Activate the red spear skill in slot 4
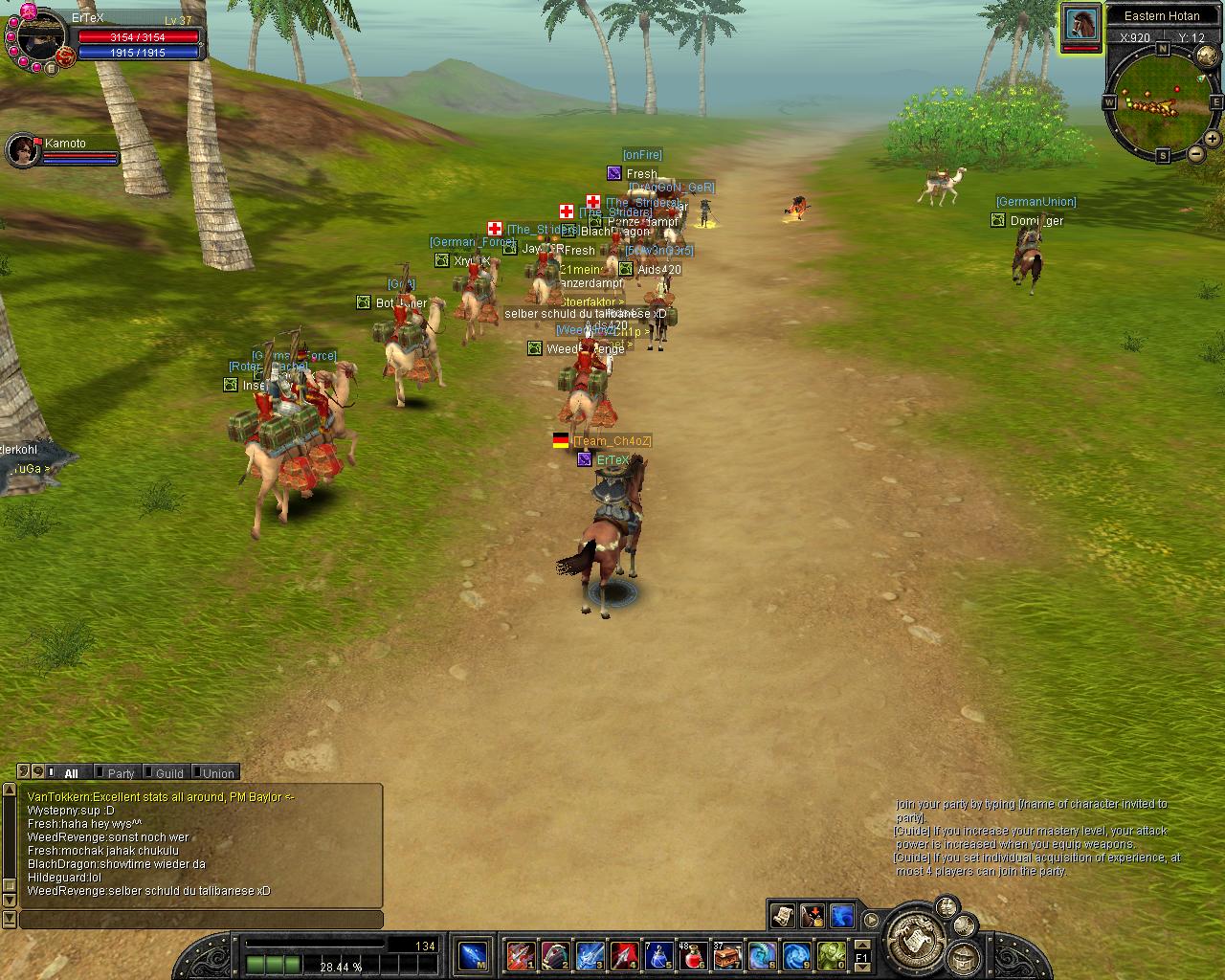The height and width of the screenshot is (980, 1225). click(624, 955)
